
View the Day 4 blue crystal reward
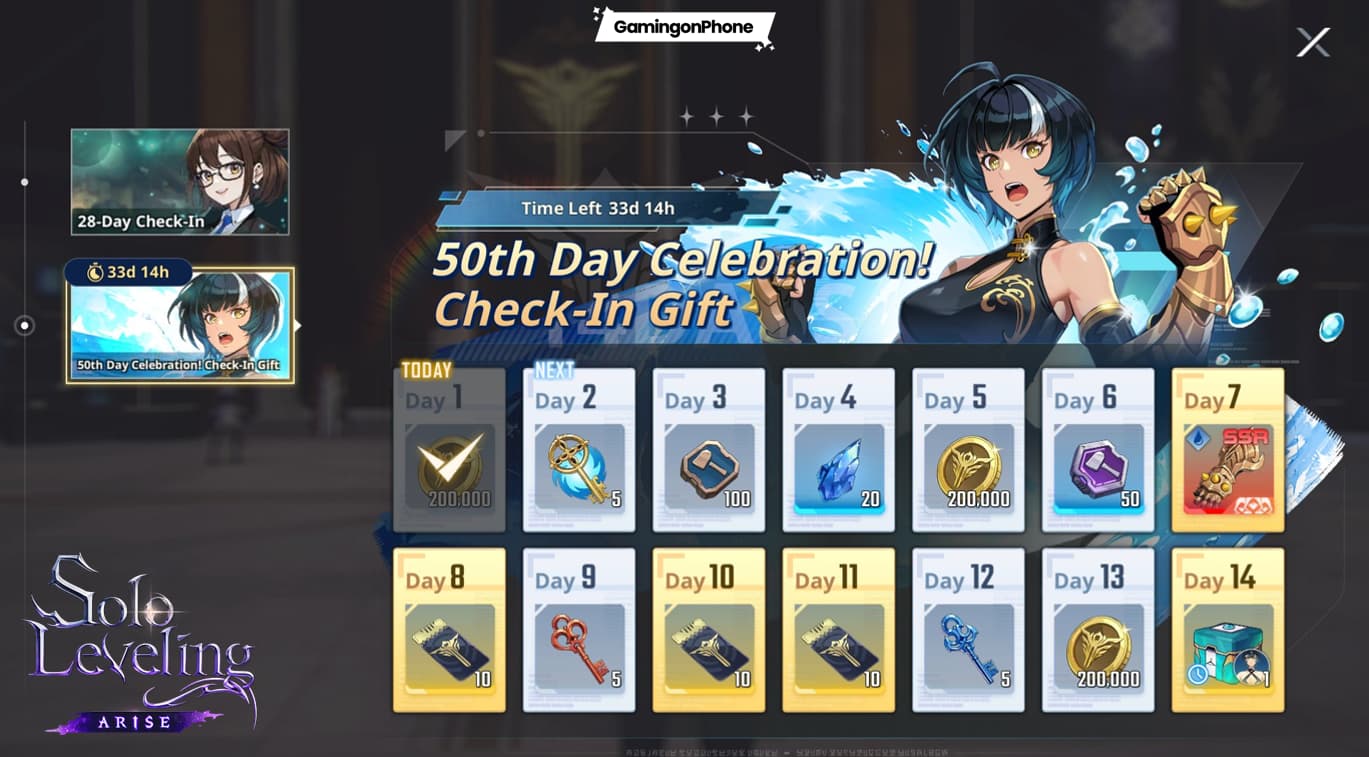(838, 464)
